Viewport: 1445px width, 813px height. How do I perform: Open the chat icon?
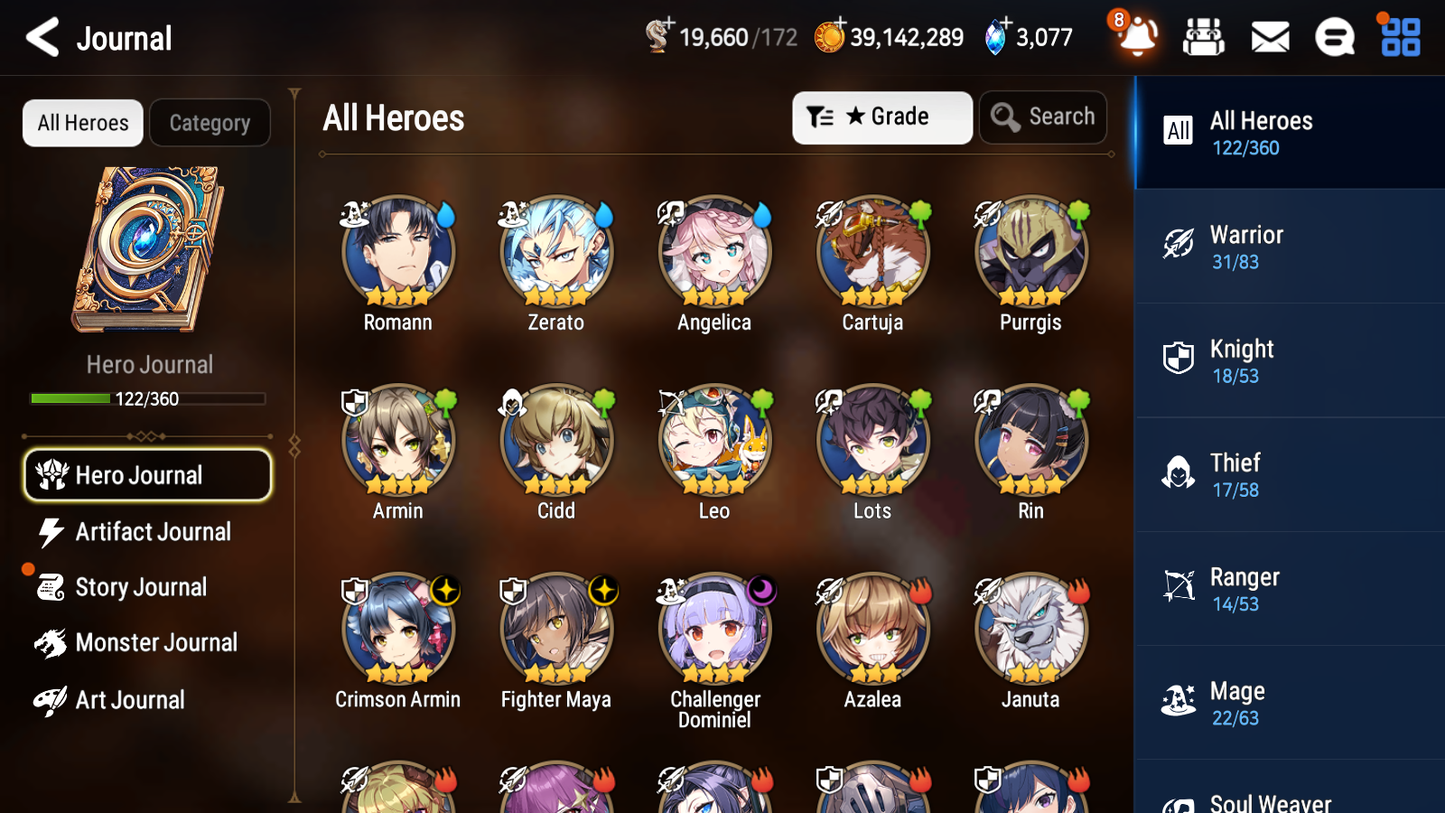click(x=1334, y=36)
